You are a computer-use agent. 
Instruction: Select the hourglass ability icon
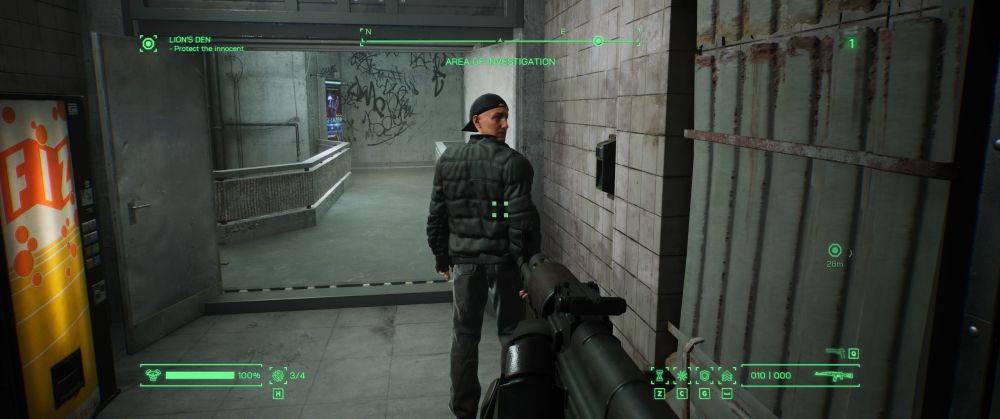(659, 376)
